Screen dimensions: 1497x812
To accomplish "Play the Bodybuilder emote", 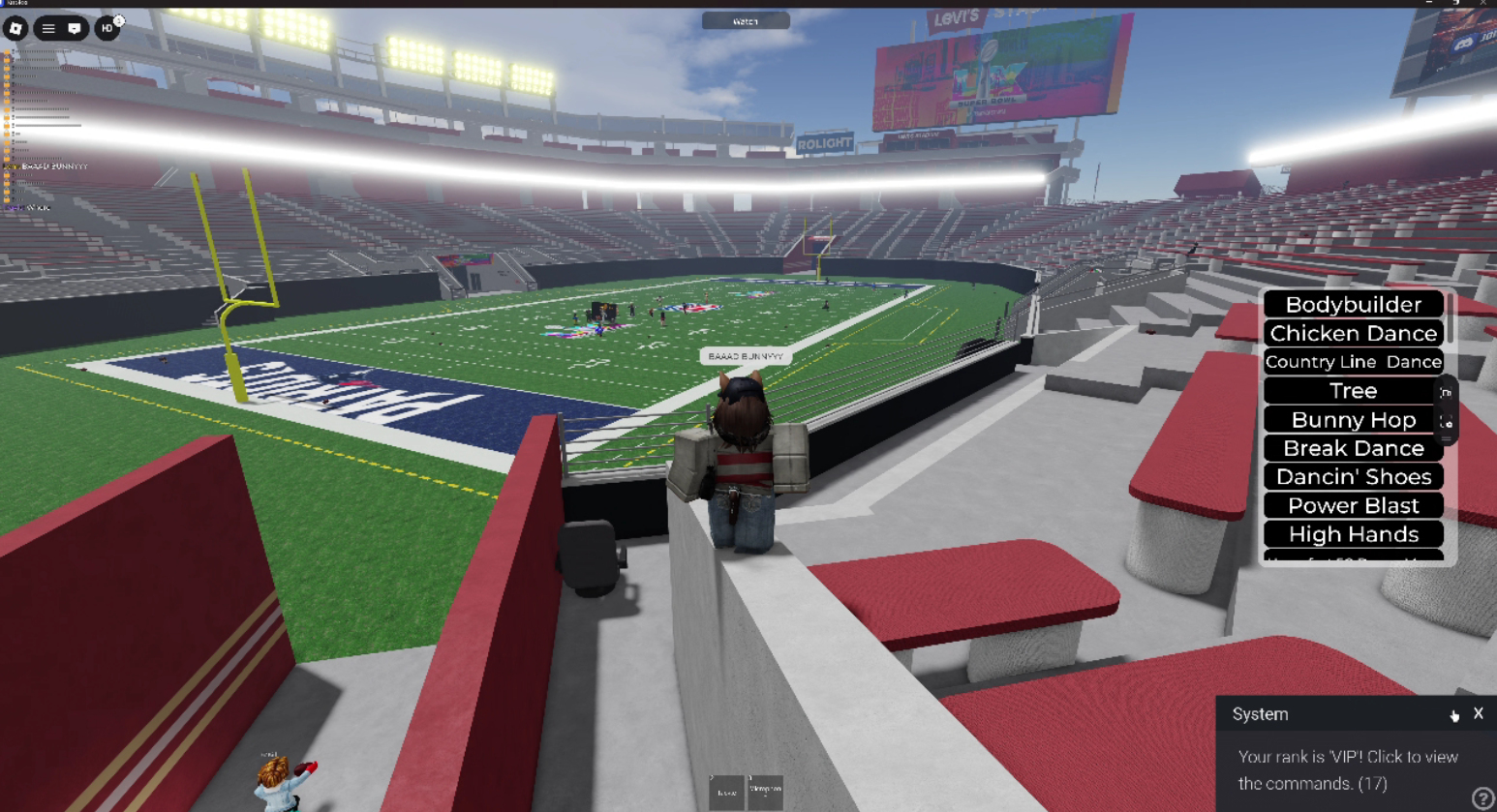I will [1353, 304].
